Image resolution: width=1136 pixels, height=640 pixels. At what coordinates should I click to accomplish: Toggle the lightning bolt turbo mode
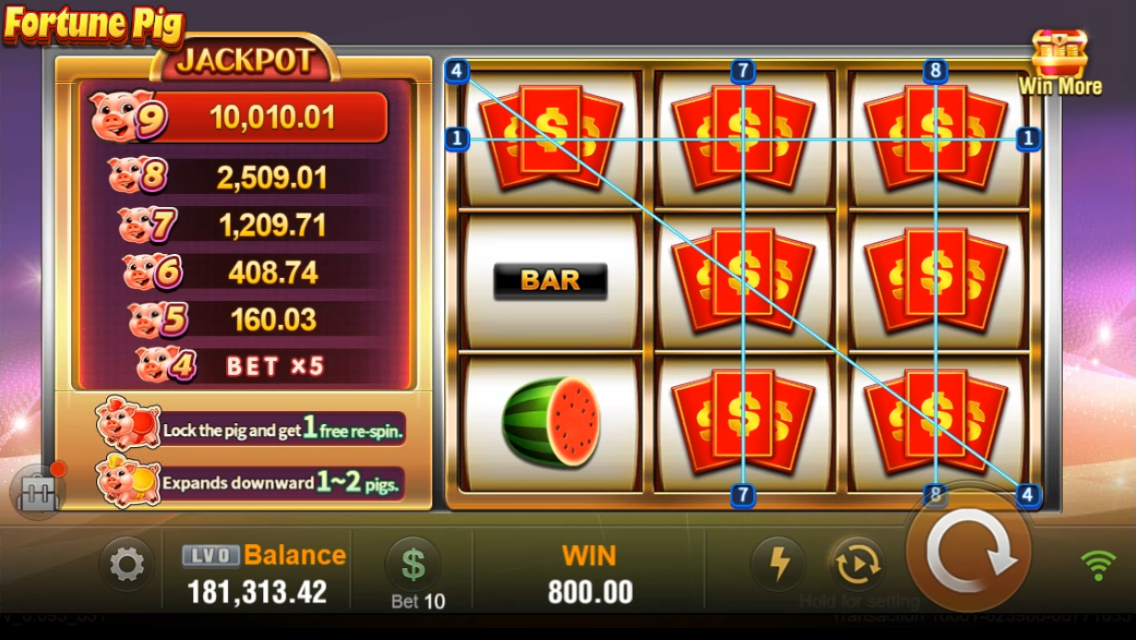point(778,565)
